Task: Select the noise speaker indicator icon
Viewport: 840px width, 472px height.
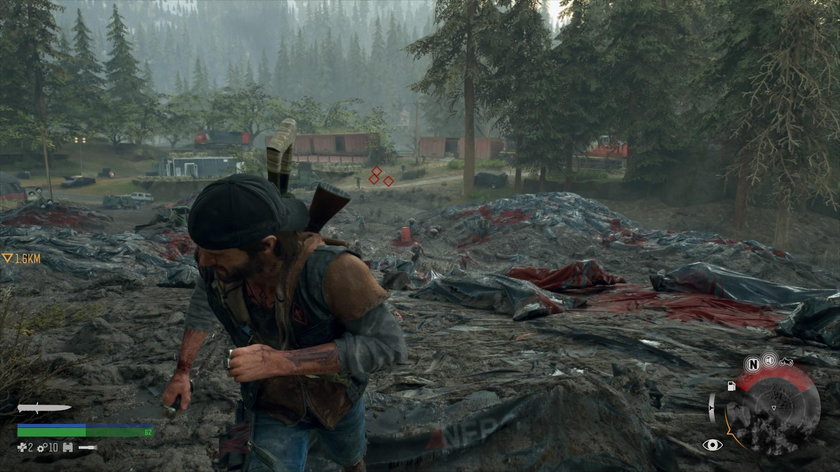Action: pos(769,359)
